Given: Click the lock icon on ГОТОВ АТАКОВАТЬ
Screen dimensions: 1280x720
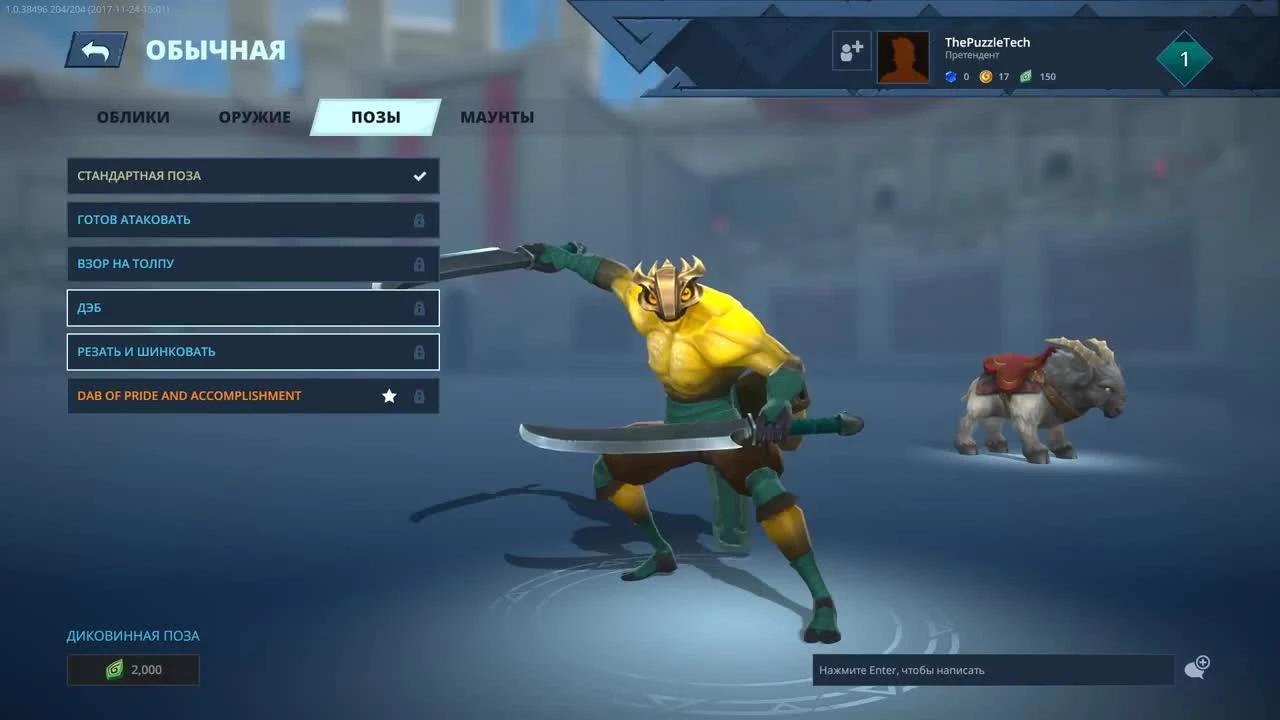Looking at the screenshot, I should pos(419,220).
